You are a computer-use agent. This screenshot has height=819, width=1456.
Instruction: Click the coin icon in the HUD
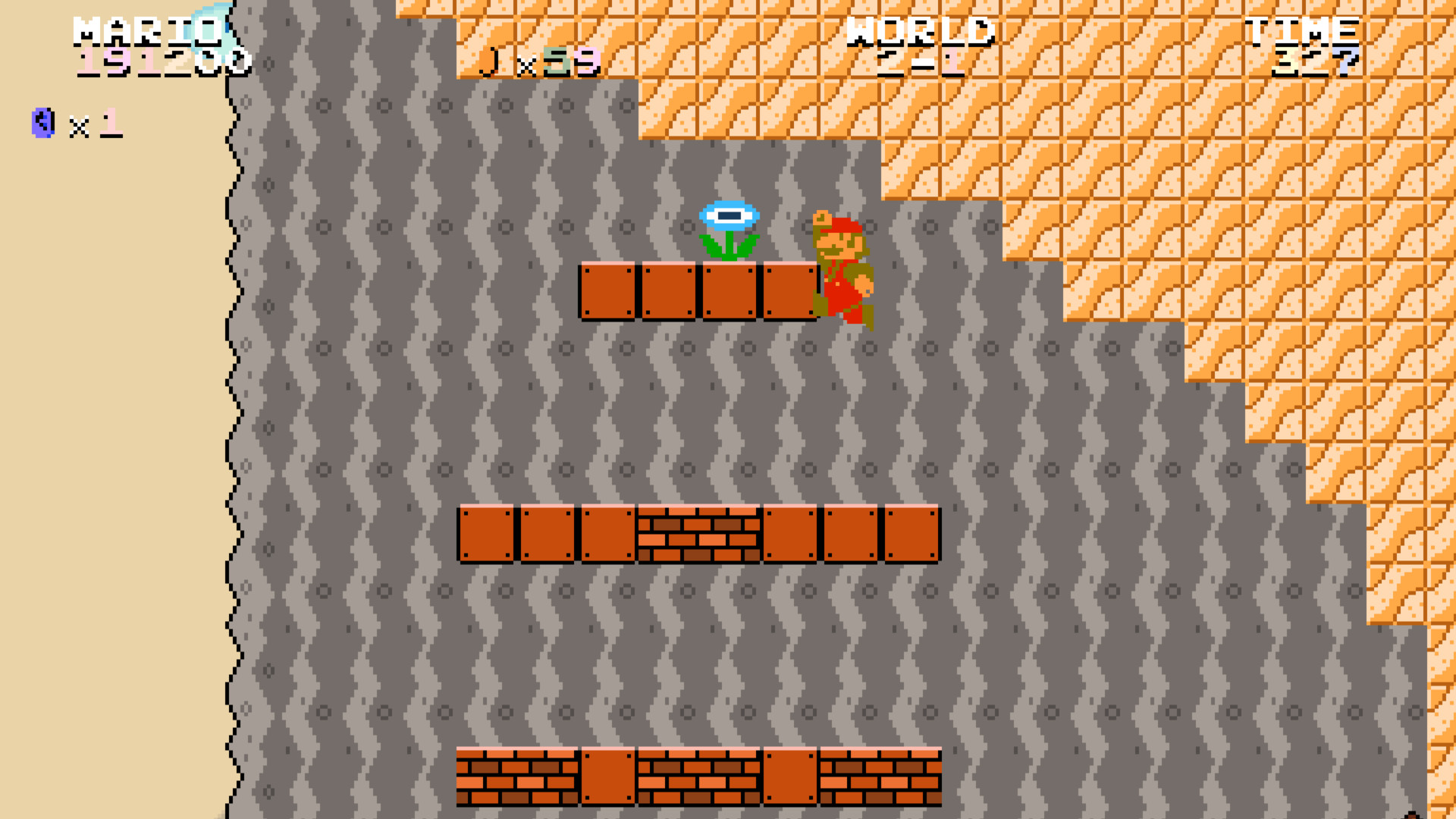(489, 61)
